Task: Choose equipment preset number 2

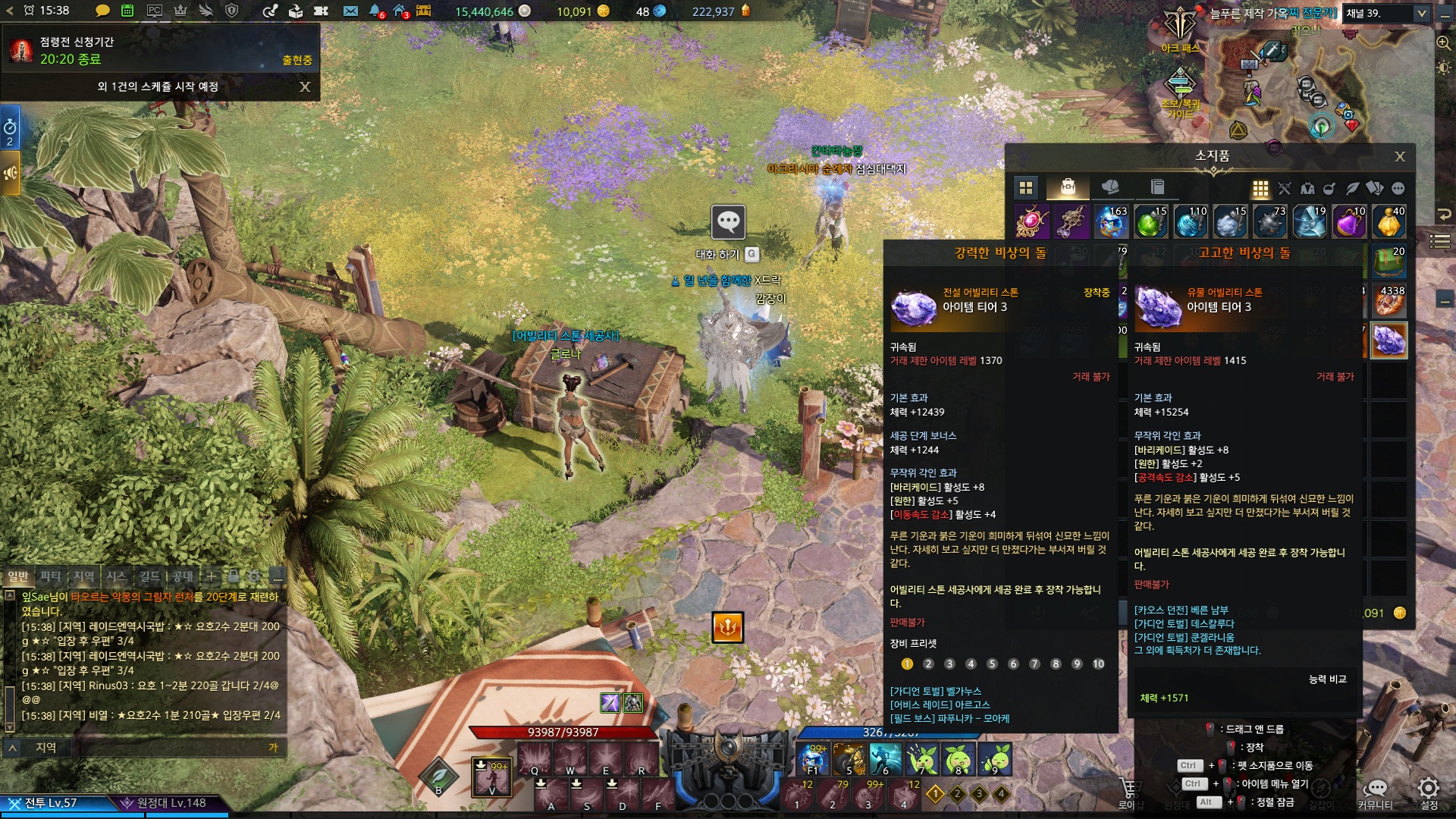Action: (x=928, y=664)
